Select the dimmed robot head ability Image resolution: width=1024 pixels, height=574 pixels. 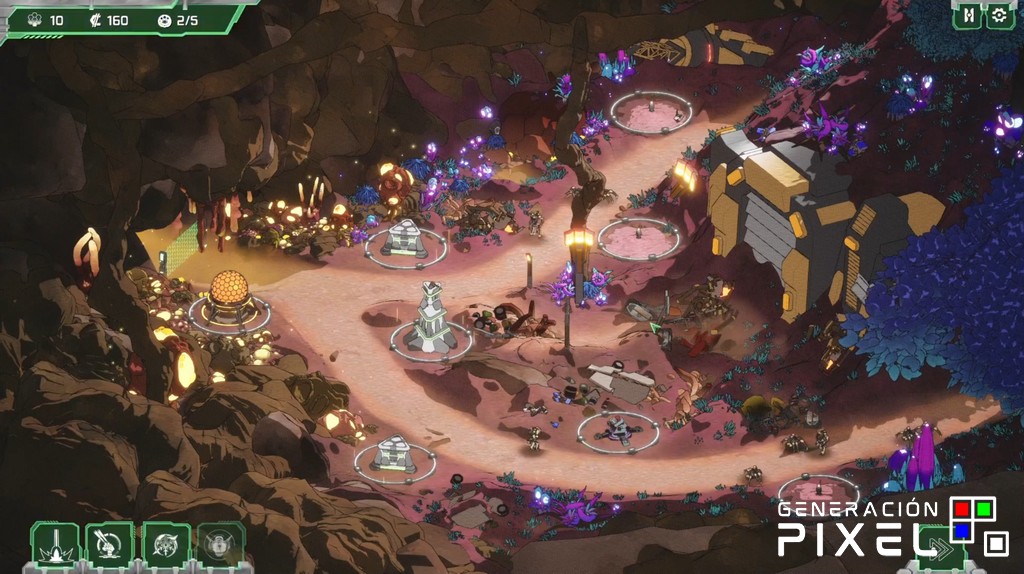(221, 545)
